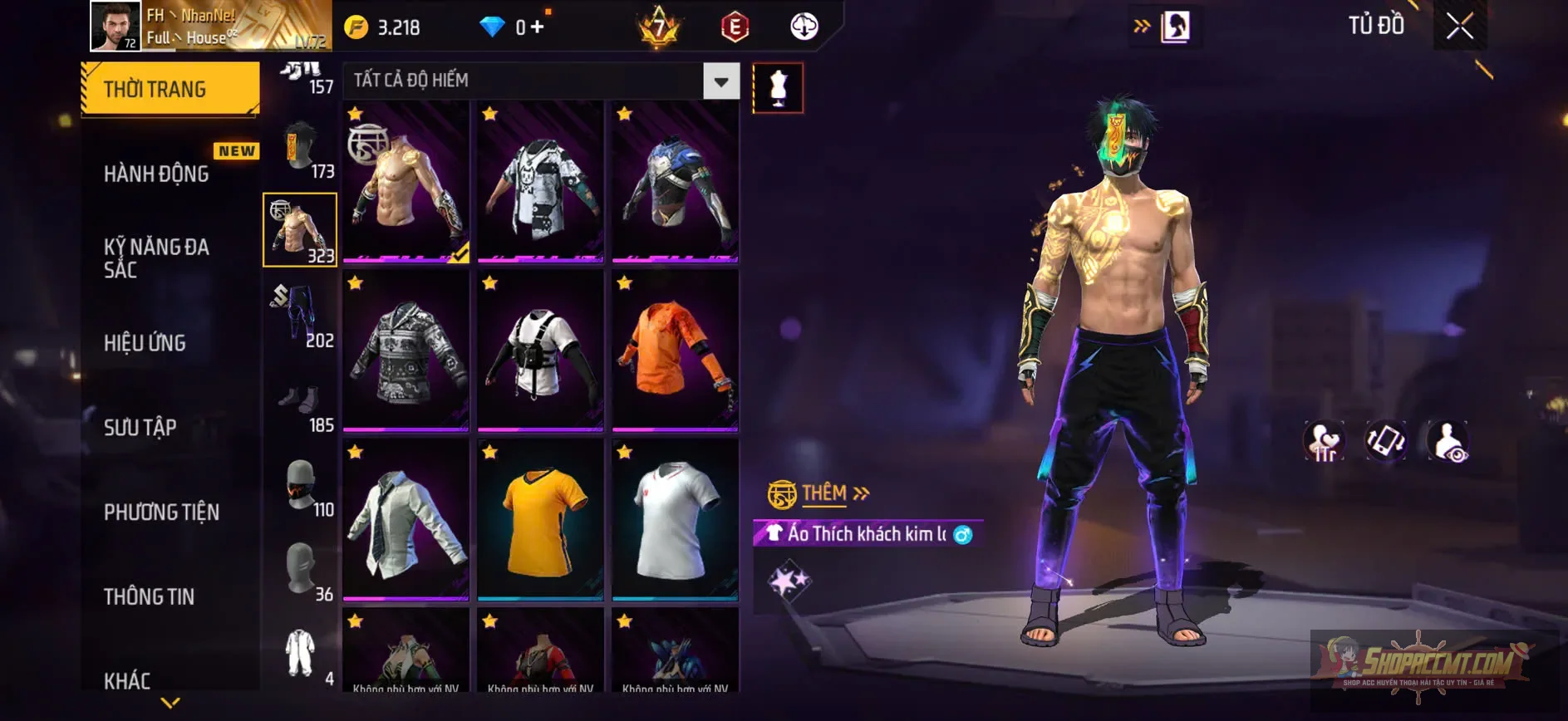Collapse the sidebar using bottom chevron under KHÁC
This screenshot has width=1568, height=721.
click(170, 704)
